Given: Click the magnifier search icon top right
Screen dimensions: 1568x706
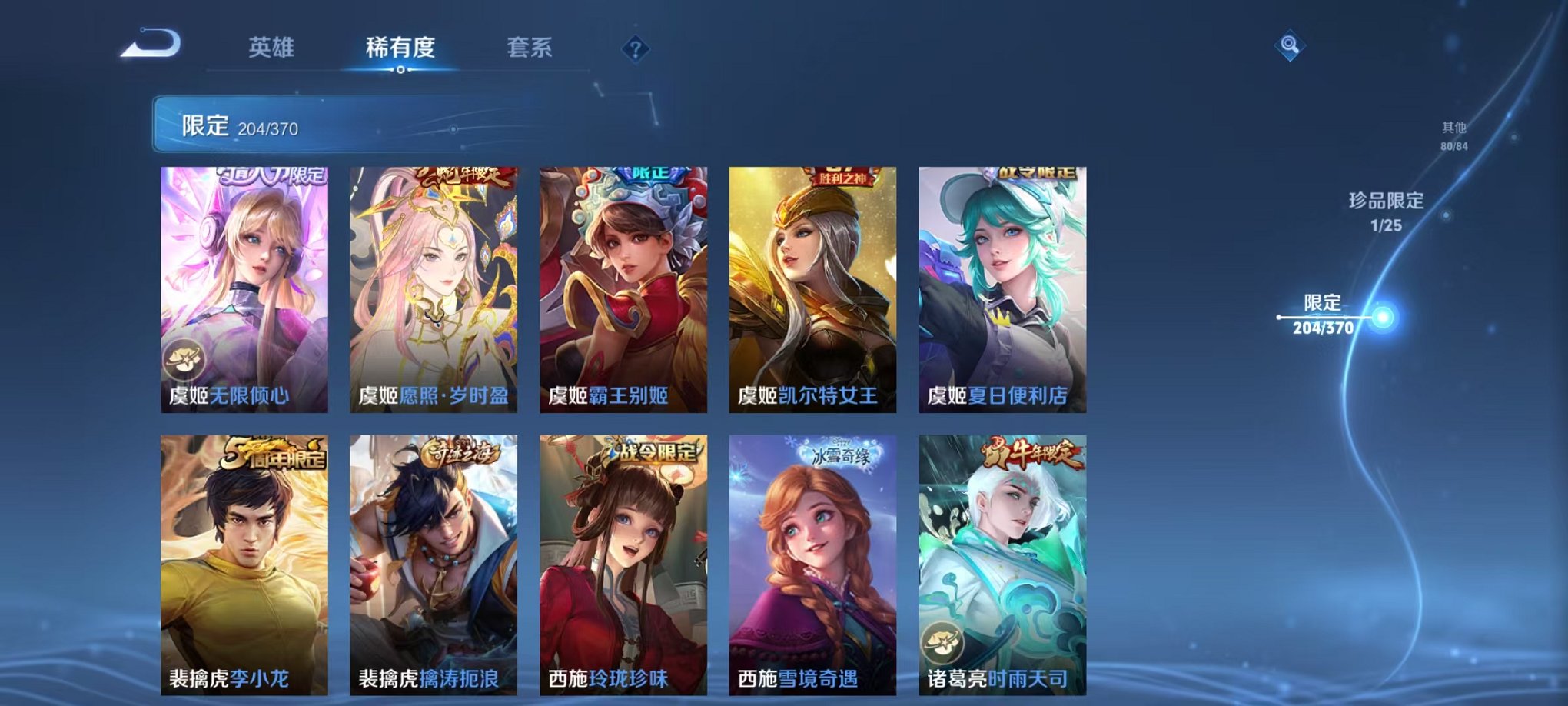Looking at the screenshot, I should (x=1291, y=45).
